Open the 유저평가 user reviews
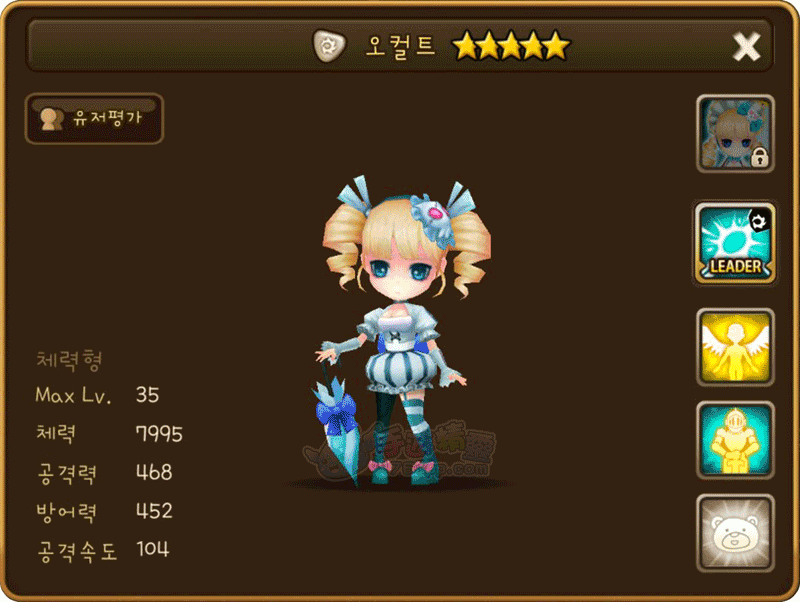Image resolution: width=800 pixels, height=602 pixels. point(94,119)
